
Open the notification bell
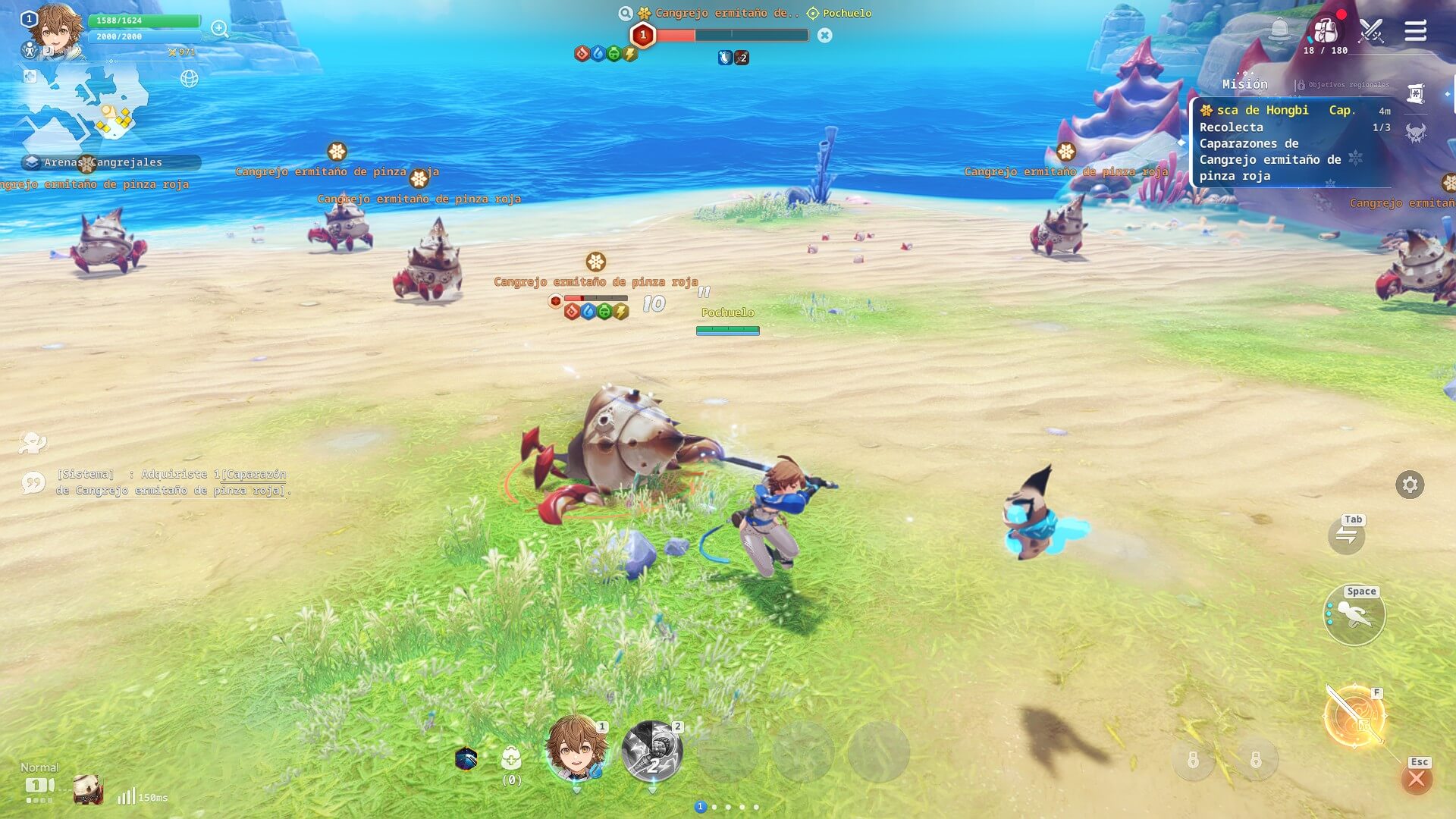pyautogui.click(x=1279, y=30)
